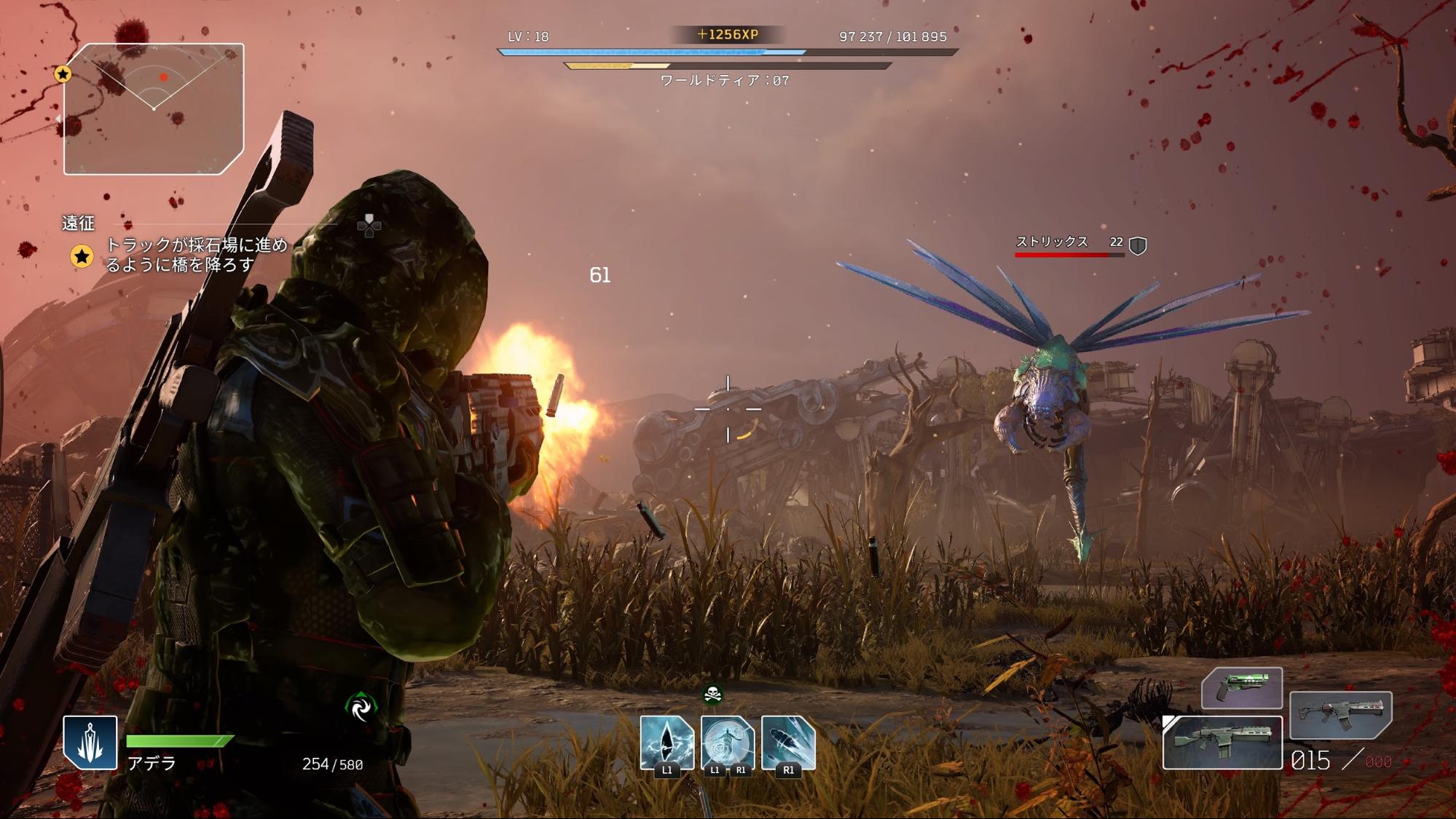Click the swirl status icon above the health bar
The height and width of the screenshot is (819, 1456).
pos(361,707)
